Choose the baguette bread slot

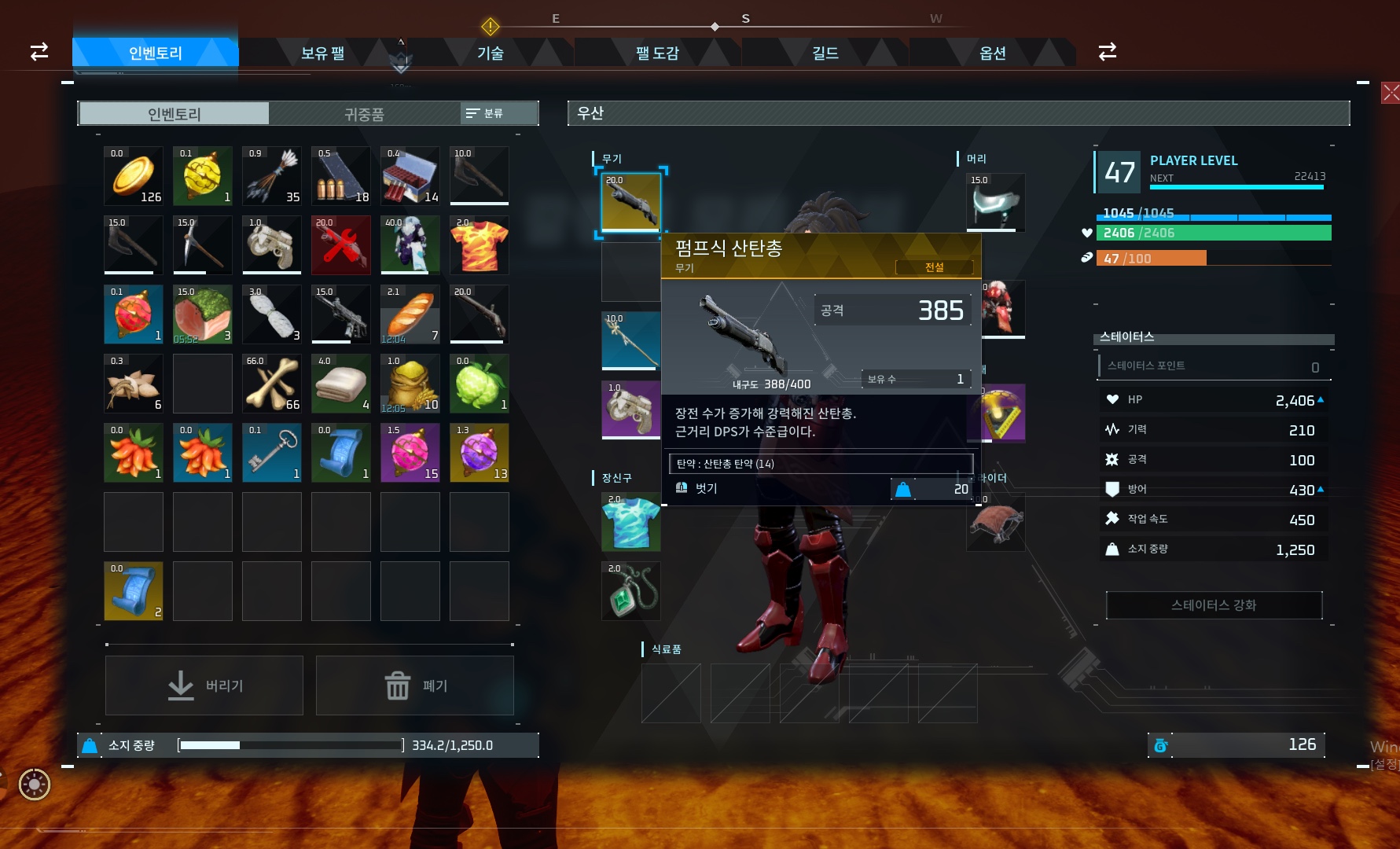coord(410,314)
